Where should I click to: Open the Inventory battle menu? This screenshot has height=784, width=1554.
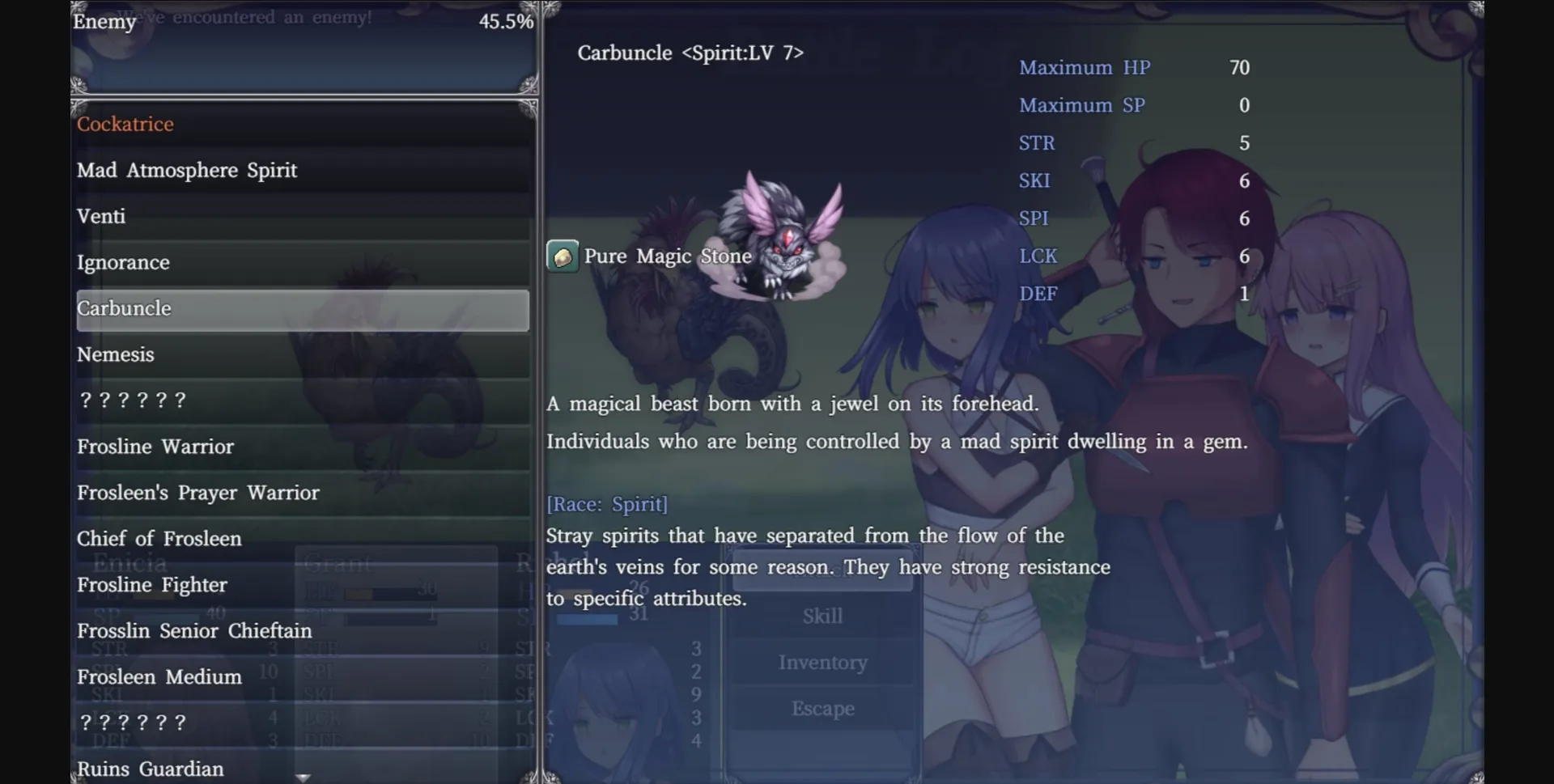click(x=822, y=662)
